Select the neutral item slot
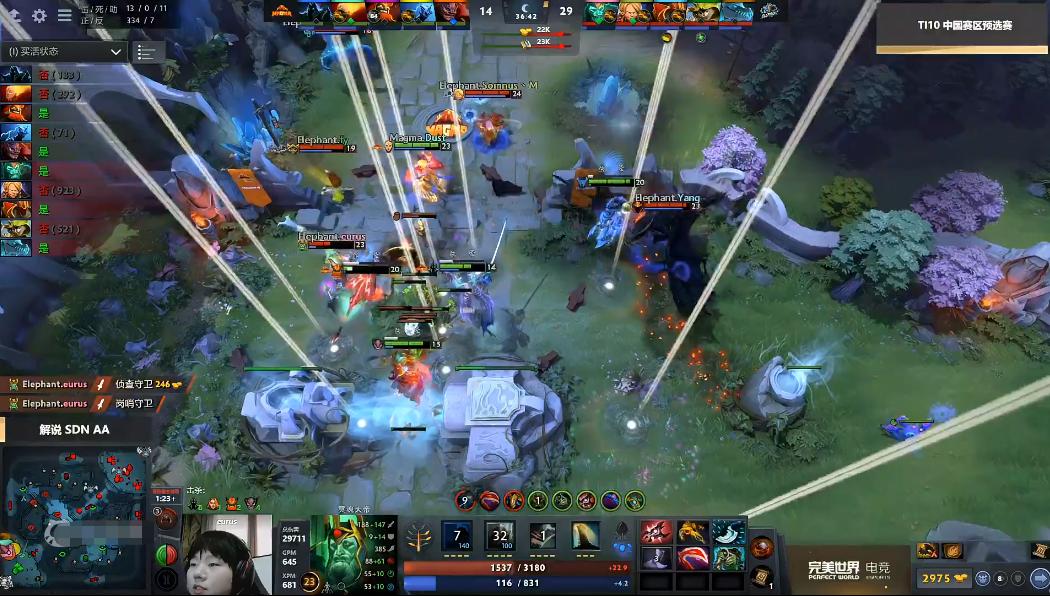Image resolution: width=1050 pixels, height=596 pixels. coord(761,546)
